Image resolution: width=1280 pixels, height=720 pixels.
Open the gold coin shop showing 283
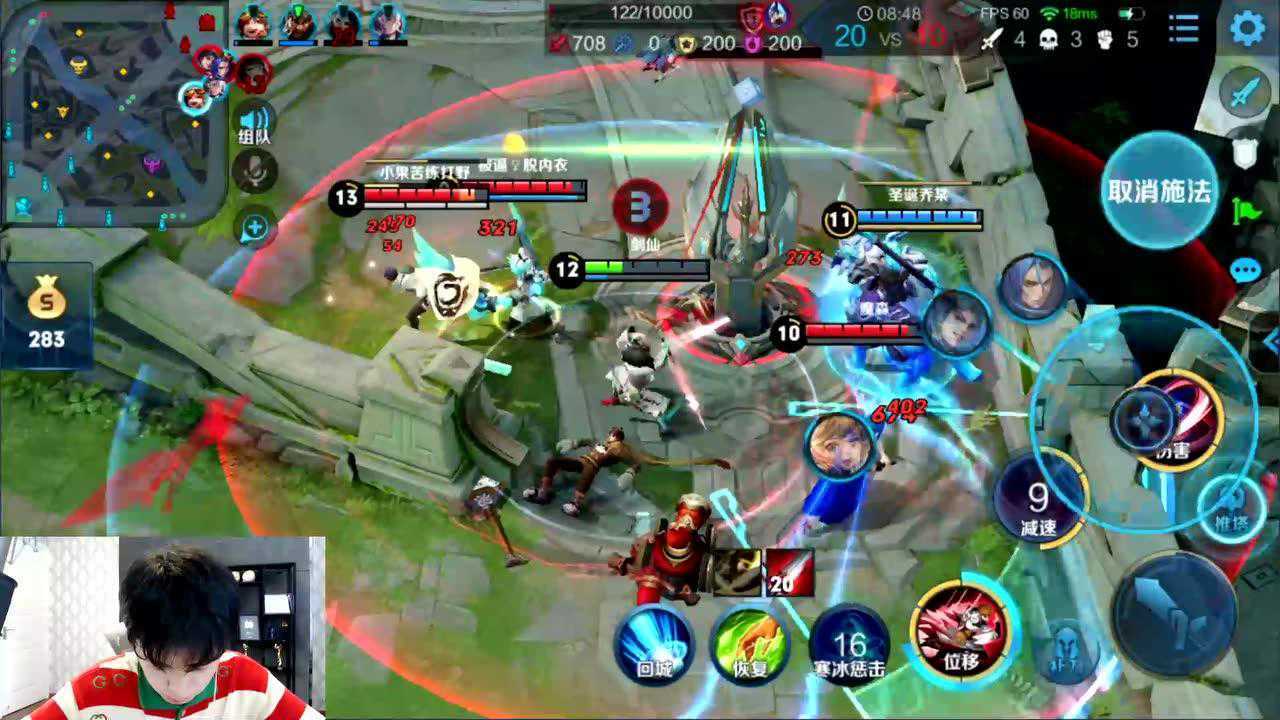46,312
